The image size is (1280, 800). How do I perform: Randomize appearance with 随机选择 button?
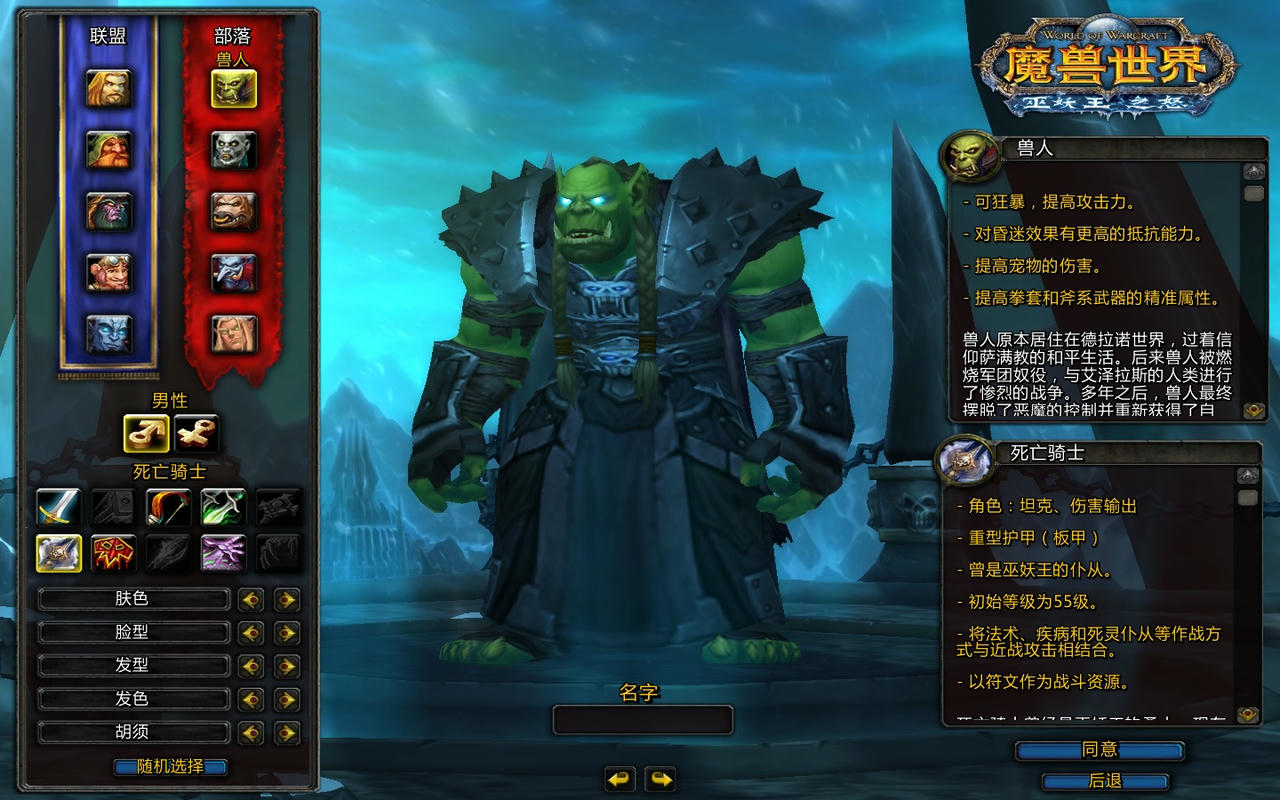(170, 767)
